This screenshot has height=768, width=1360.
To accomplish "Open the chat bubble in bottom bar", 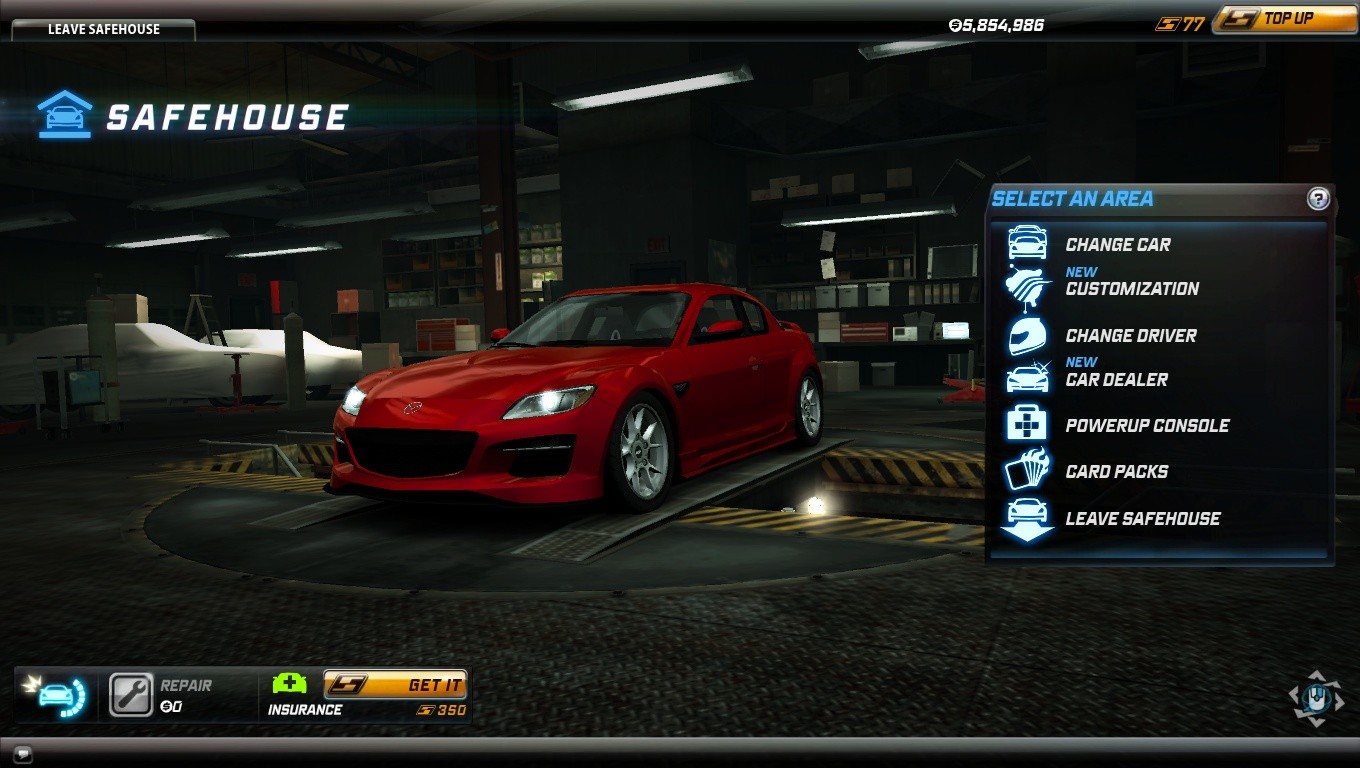I will (x=22, y=753).
